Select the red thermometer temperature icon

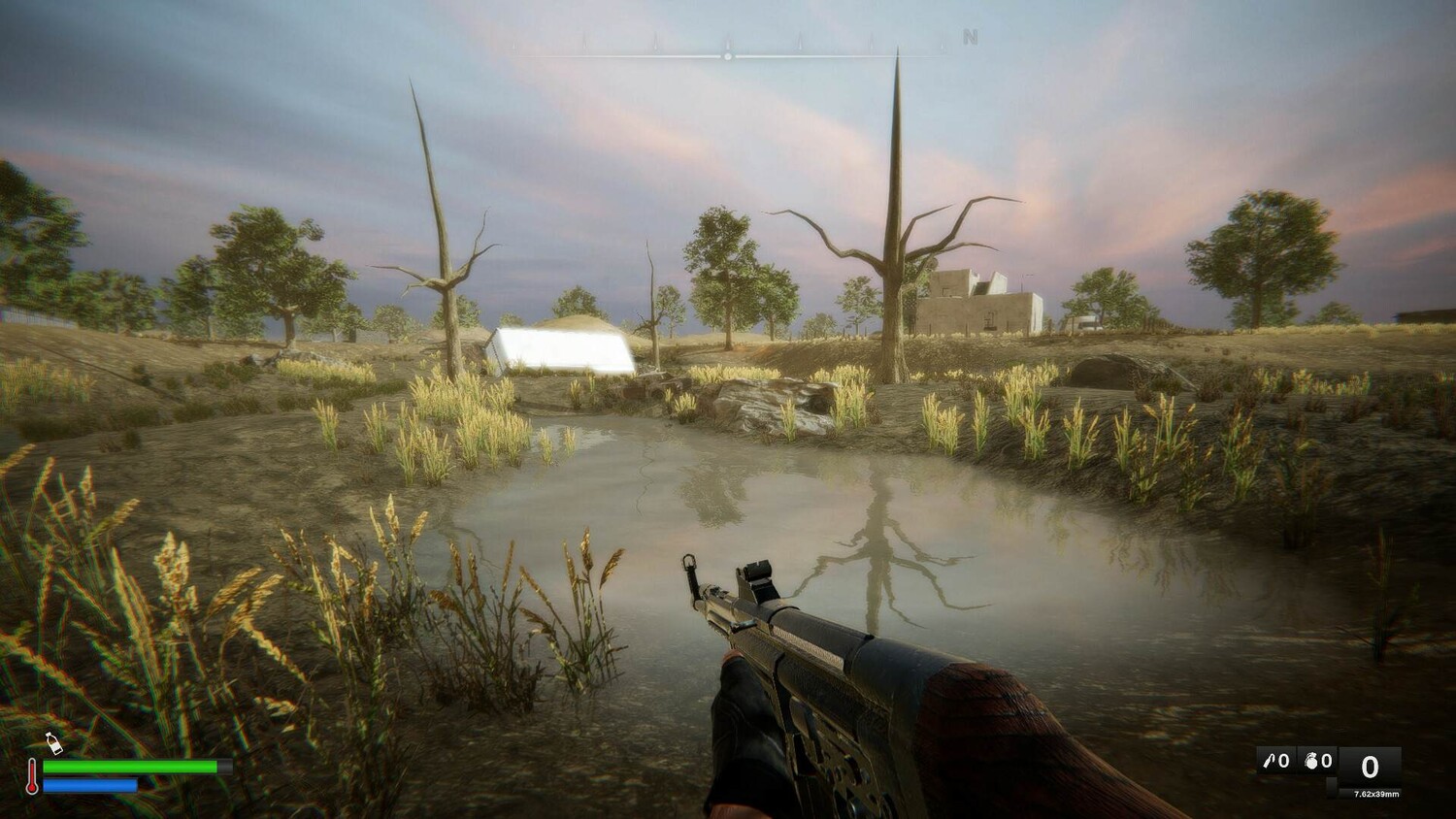click(x=32, y=776)
